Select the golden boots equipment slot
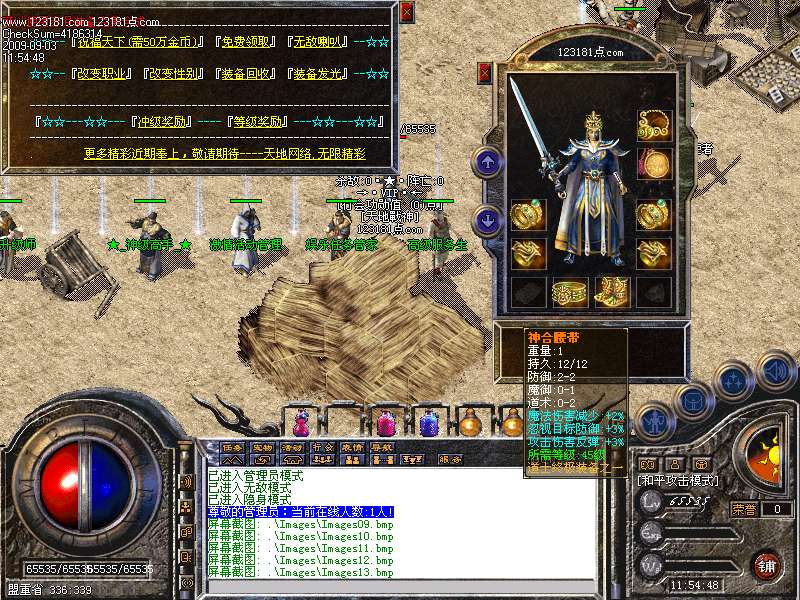The width and height of the screenshot is (800, 600). click(611, 292)
